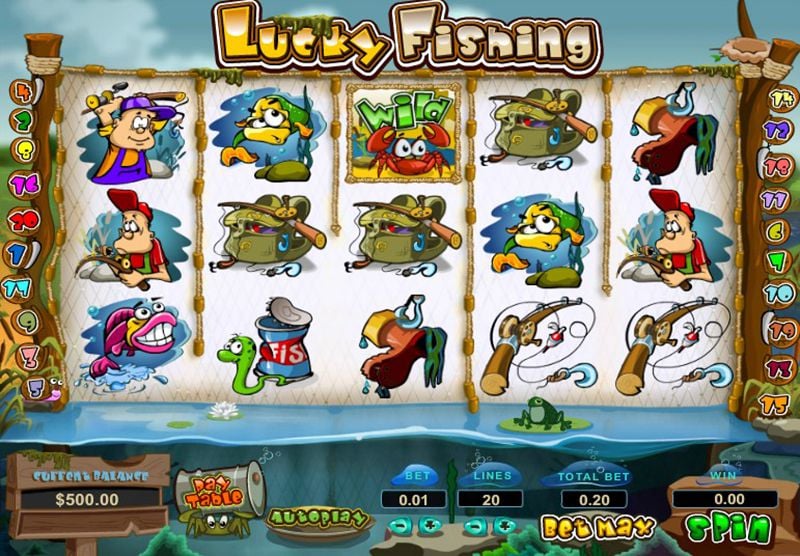
Task: Increase the bet amount
Action: click(x=430, y=525)
